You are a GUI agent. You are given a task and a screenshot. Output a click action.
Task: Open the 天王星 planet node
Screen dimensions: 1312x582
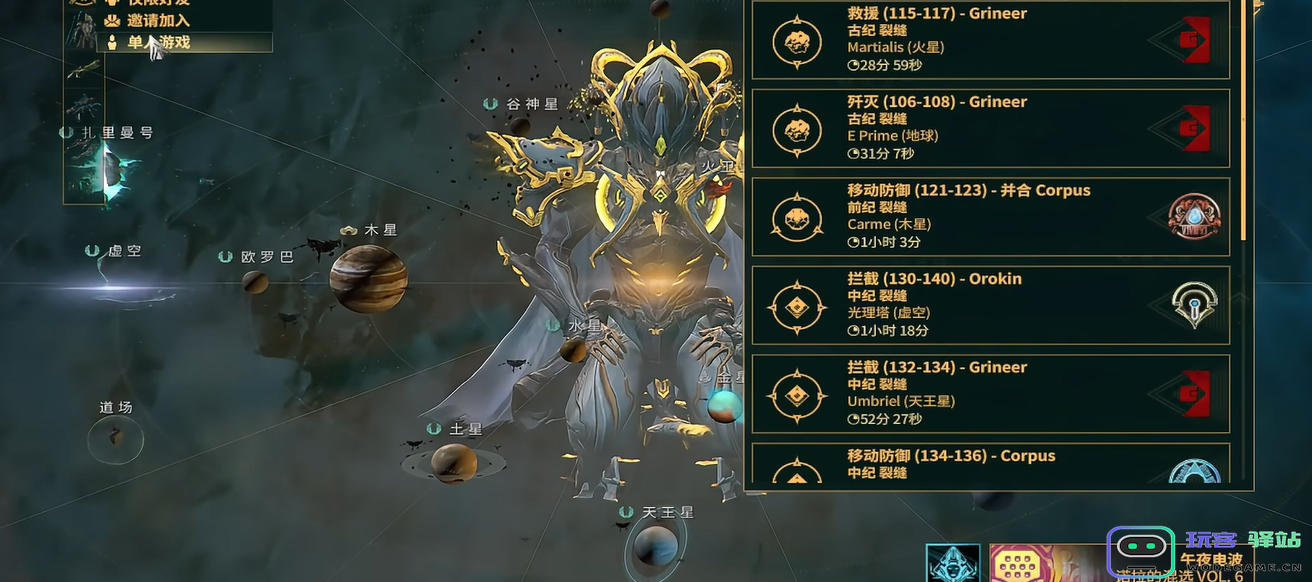(x=655, y=547)
